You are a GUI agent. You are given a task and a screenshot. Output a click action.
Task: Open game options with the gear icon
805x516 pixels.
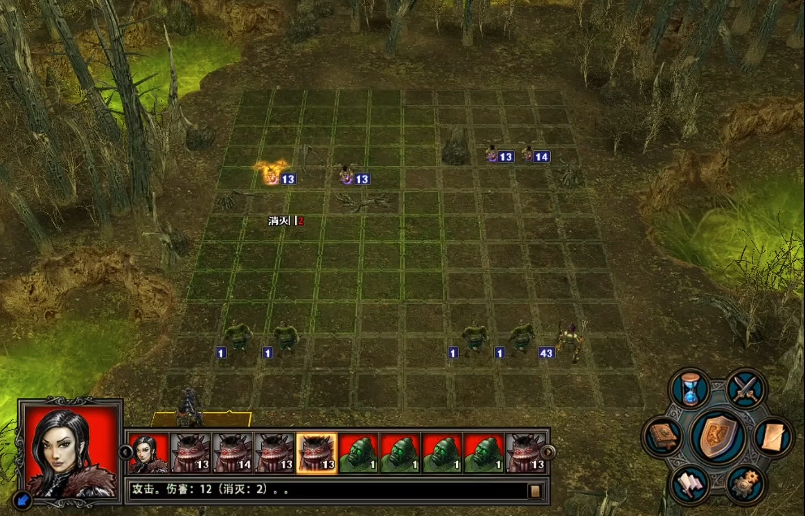coord(745,484)
